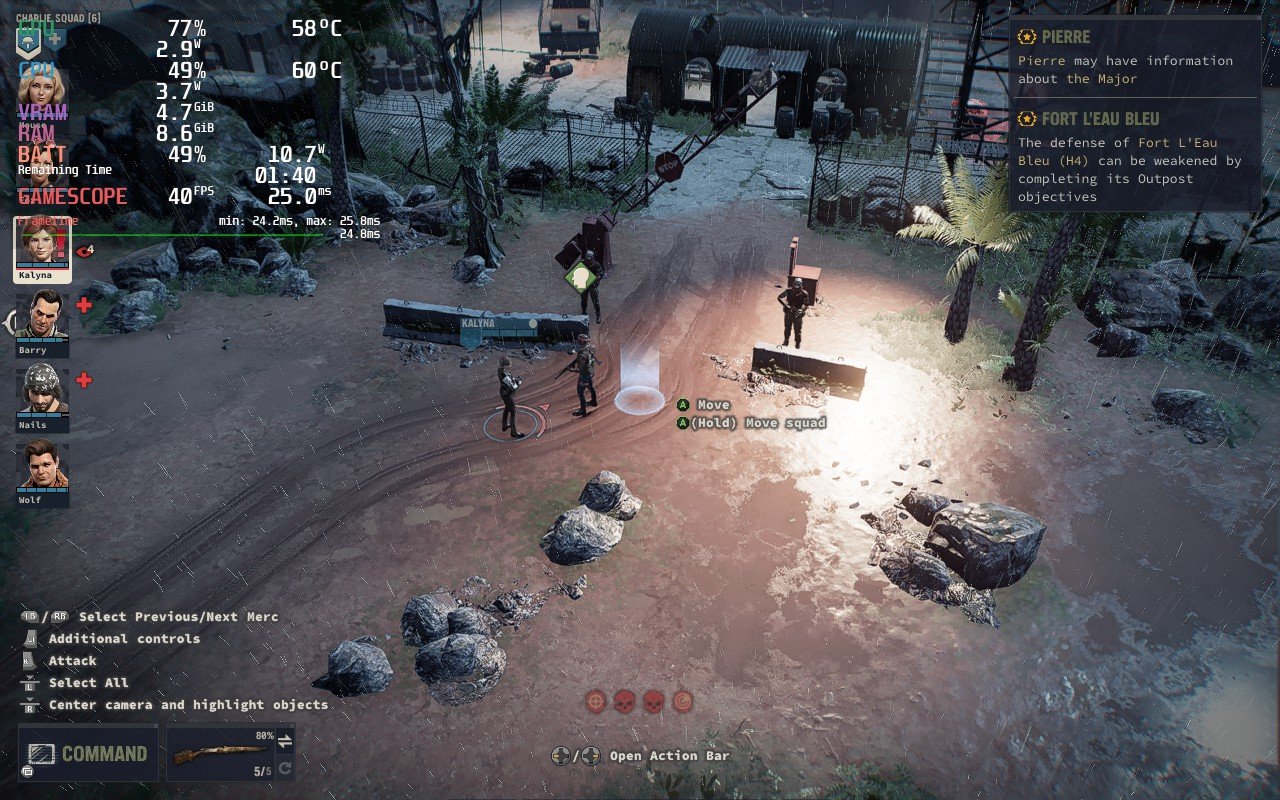
Task: Select the rifle weapon slot
Action: point(221,753)
